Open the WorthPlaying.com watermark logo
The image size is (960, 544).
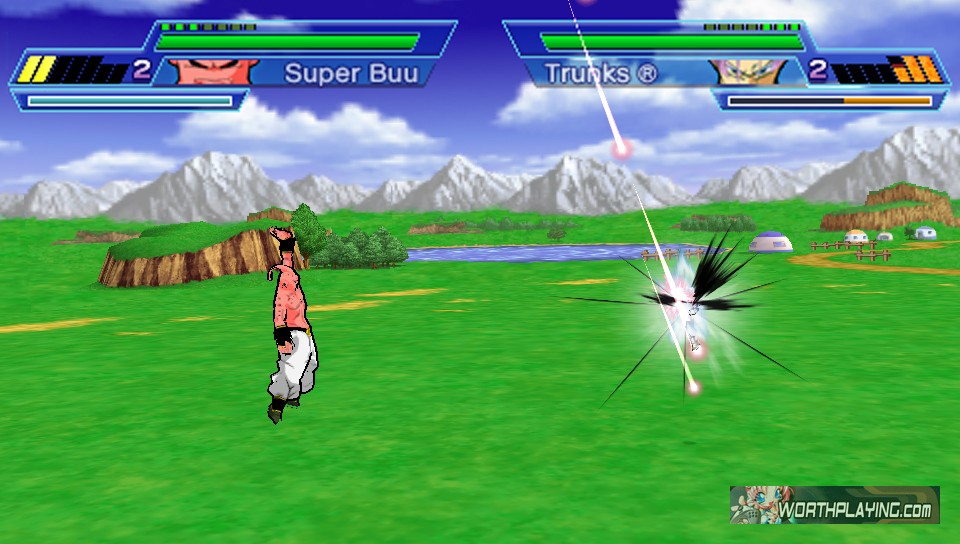pyautogui.click(x=834, y=505)
